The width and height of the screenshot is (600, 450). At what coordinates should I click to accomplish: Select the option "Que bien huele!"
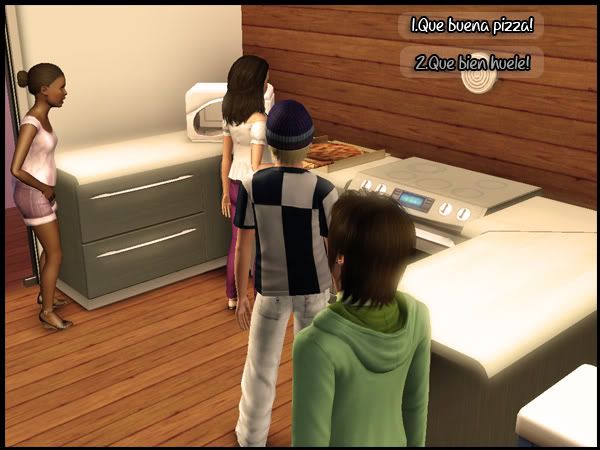click(x=472, y=64)
